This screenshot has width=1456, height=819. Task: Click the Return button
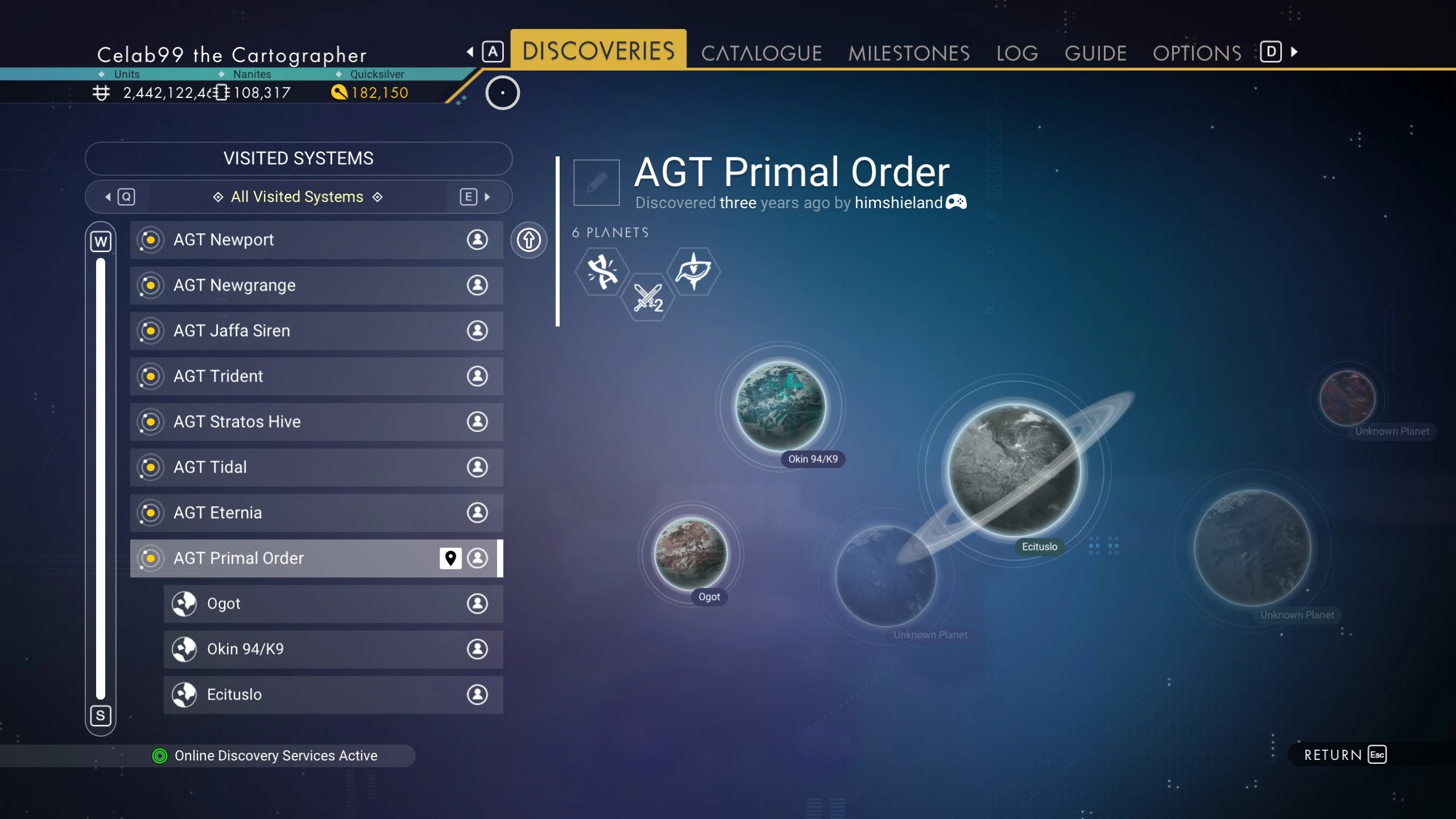click(x=1345, y=755)
